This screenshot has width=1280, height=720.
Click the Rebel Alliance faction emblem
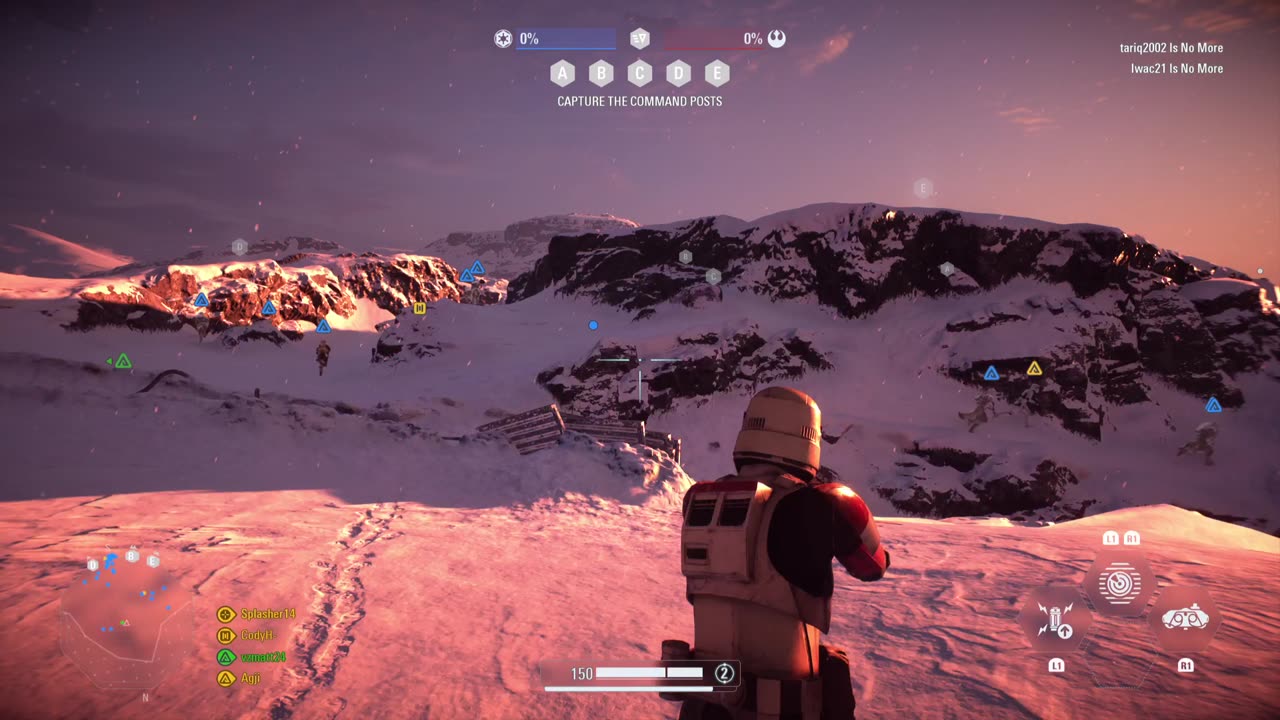(x=777, y=39)
